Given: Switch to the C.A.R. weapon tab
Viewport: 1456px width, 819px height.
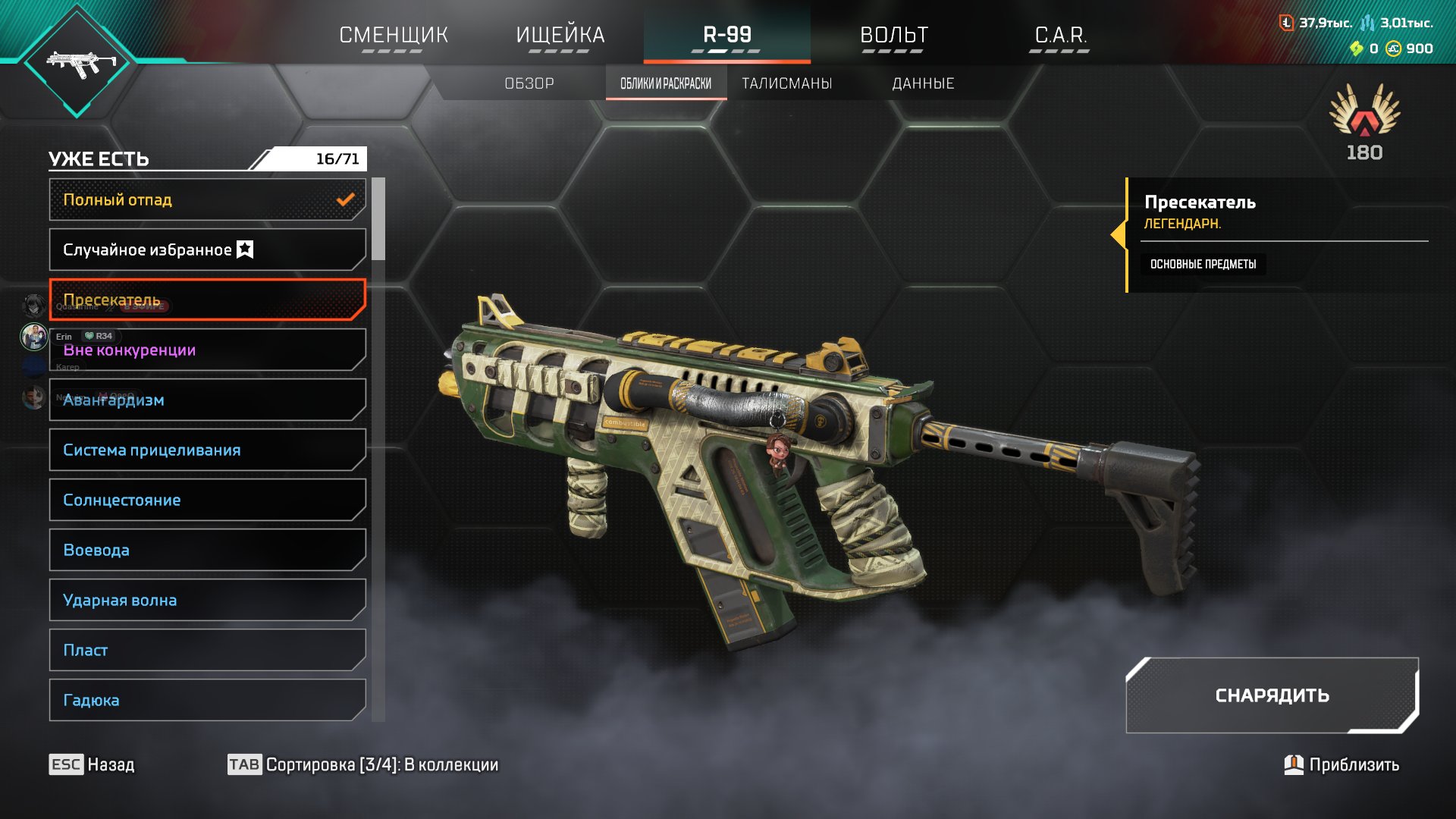Looking at the screenshot, I should (1060, 35).
